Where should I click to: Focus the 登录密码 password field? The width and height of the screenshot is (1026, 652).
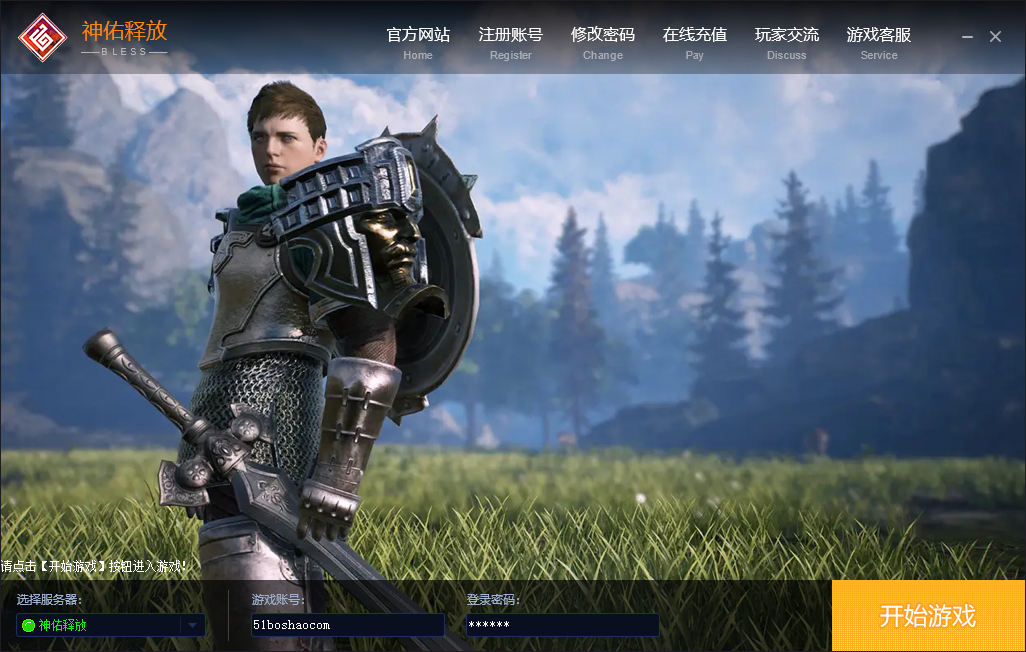pyautogui.click(x=562, y=625)
